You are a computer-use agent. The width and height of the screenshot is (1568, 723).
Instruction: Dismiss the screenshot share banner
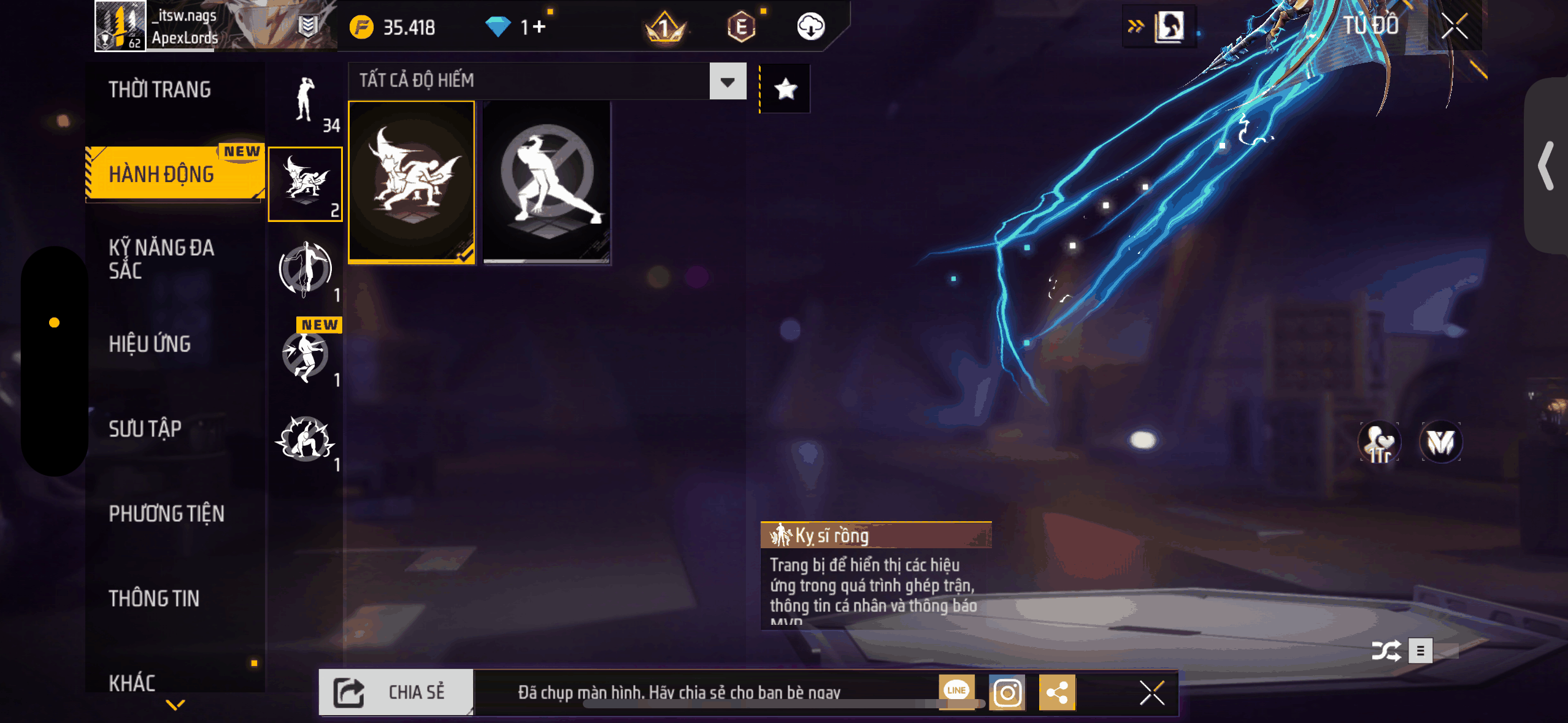[x=1151, y=694]
